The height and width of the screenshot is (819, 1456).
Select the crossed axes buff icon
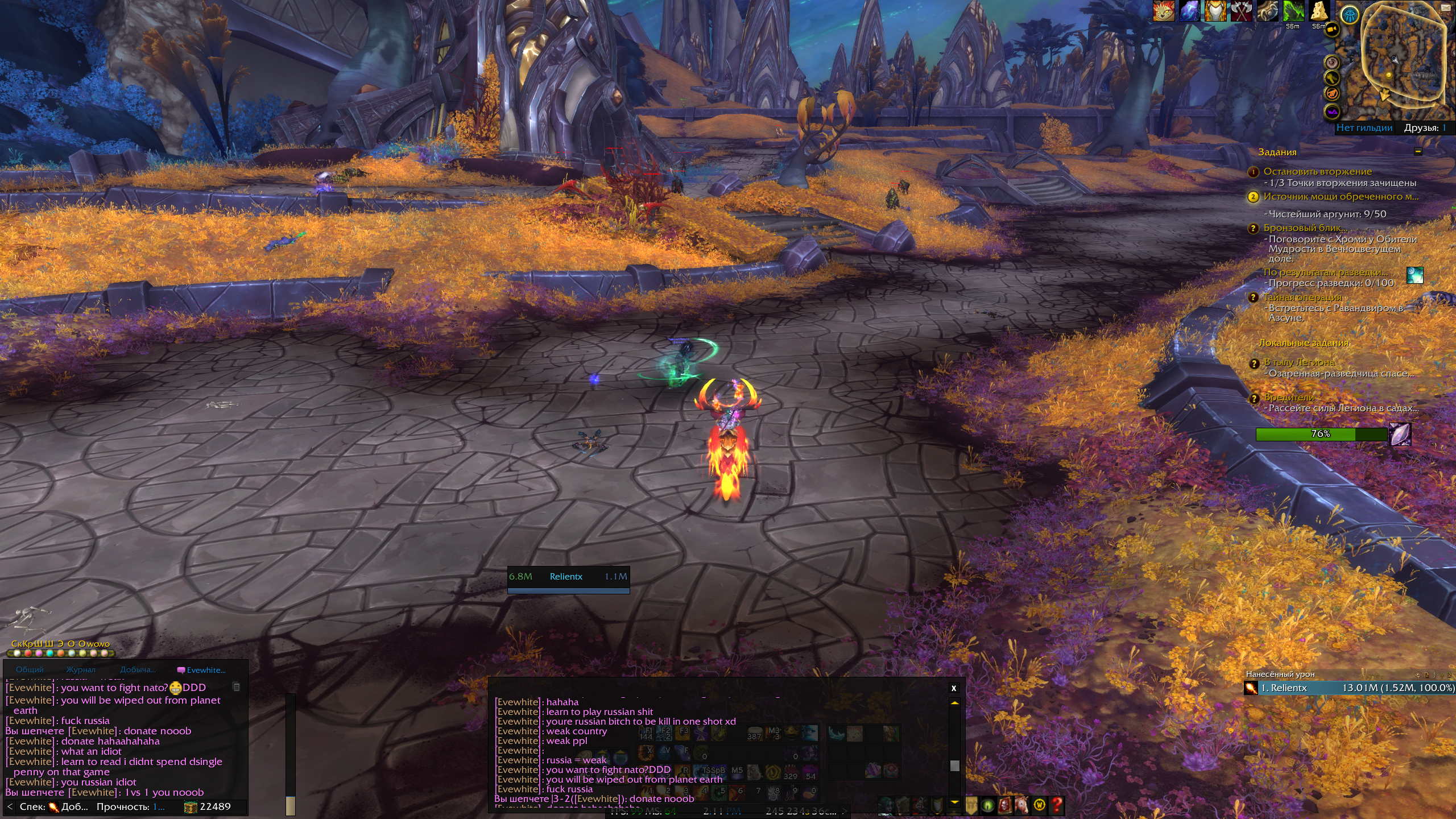click(x=1240, y=11)
